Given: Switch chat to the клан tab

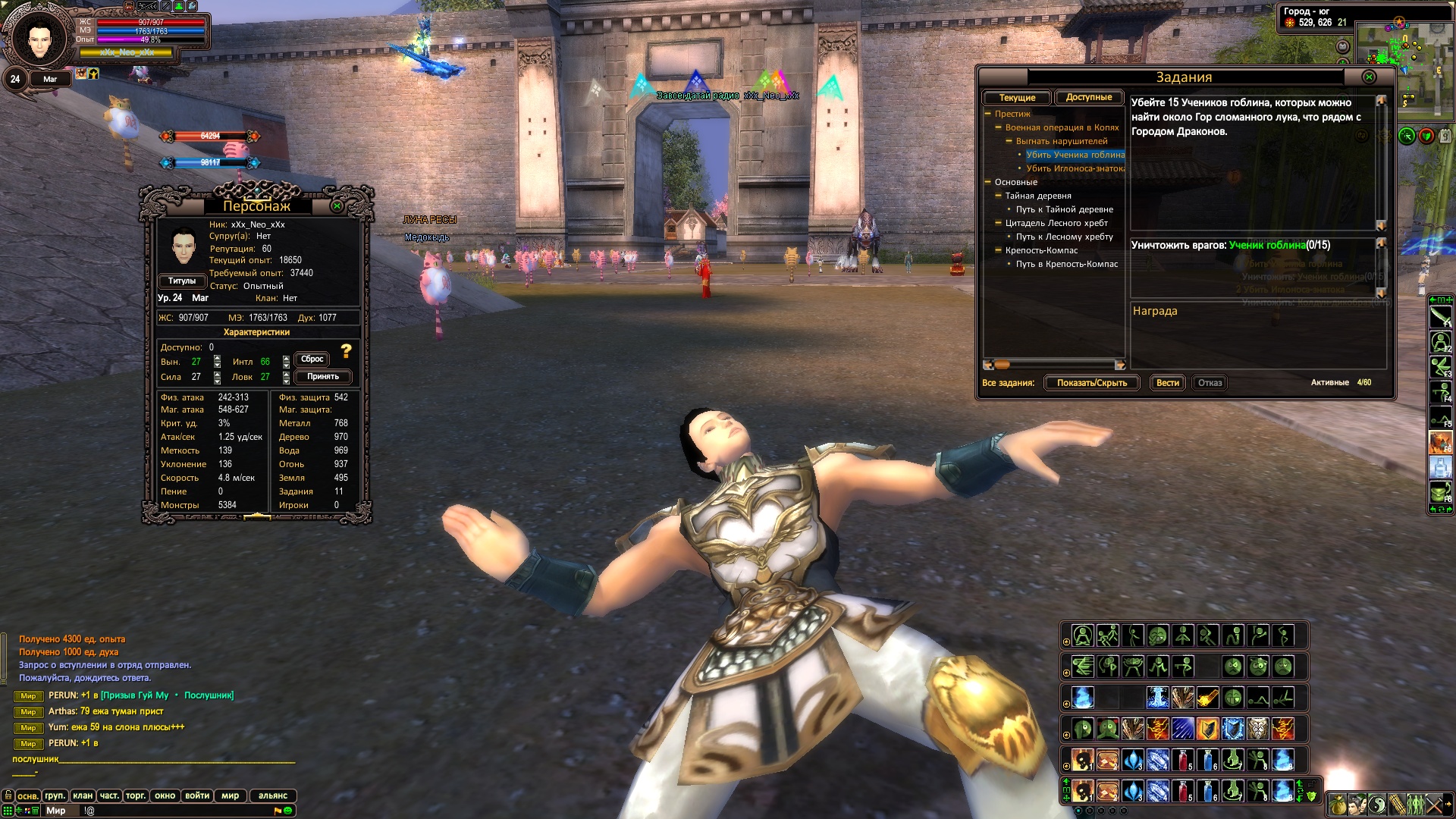Looking at the screenshot, I should click(83, 795).
